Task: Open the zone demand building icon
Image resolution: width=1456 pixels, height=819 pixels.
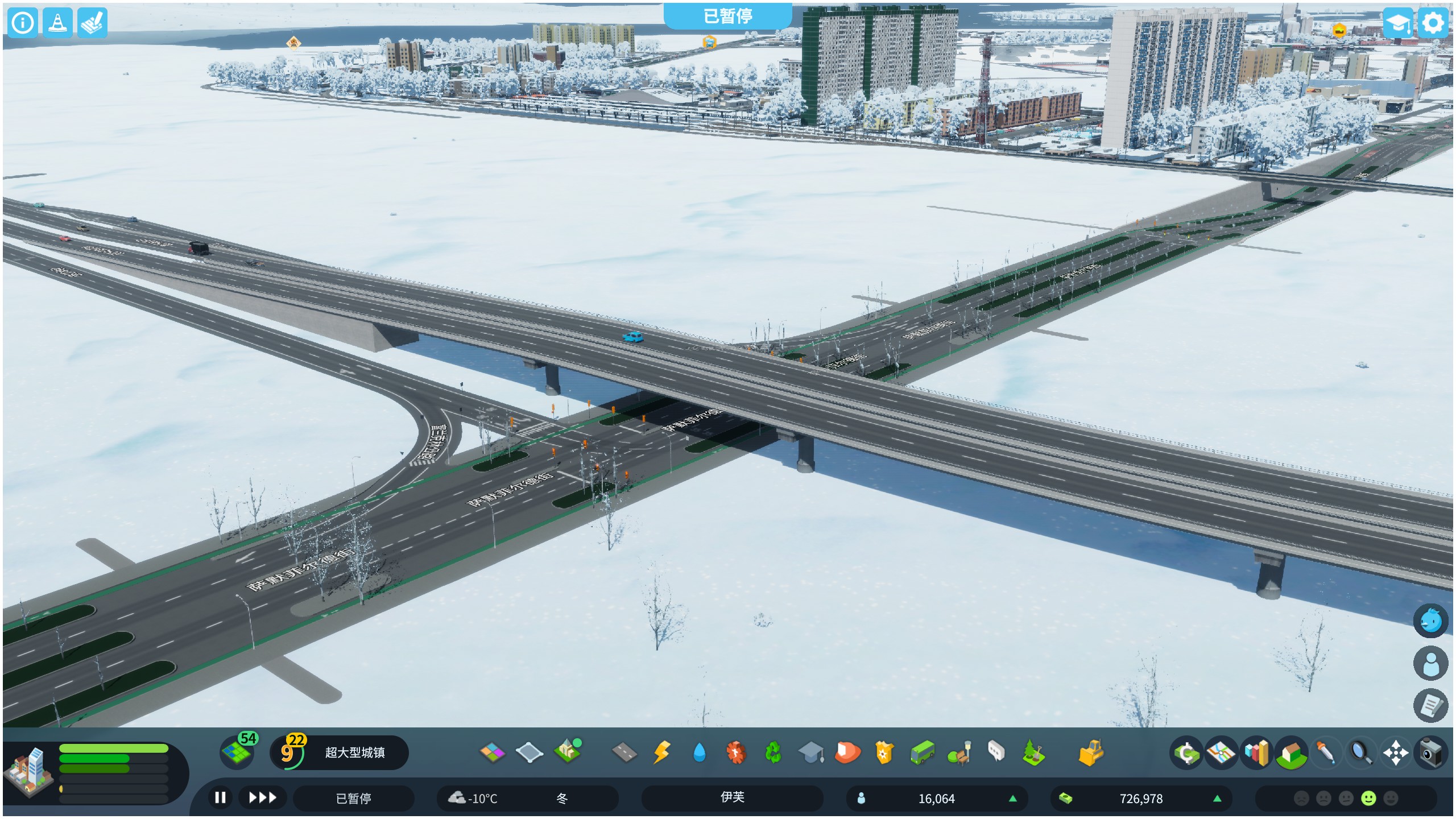Action: 28,771
